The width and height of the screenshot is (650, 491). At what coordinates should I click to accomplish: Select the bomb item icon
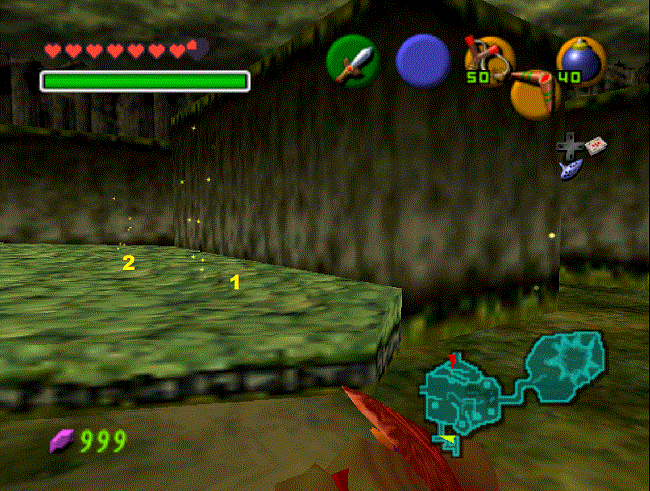tap(576, 59)
